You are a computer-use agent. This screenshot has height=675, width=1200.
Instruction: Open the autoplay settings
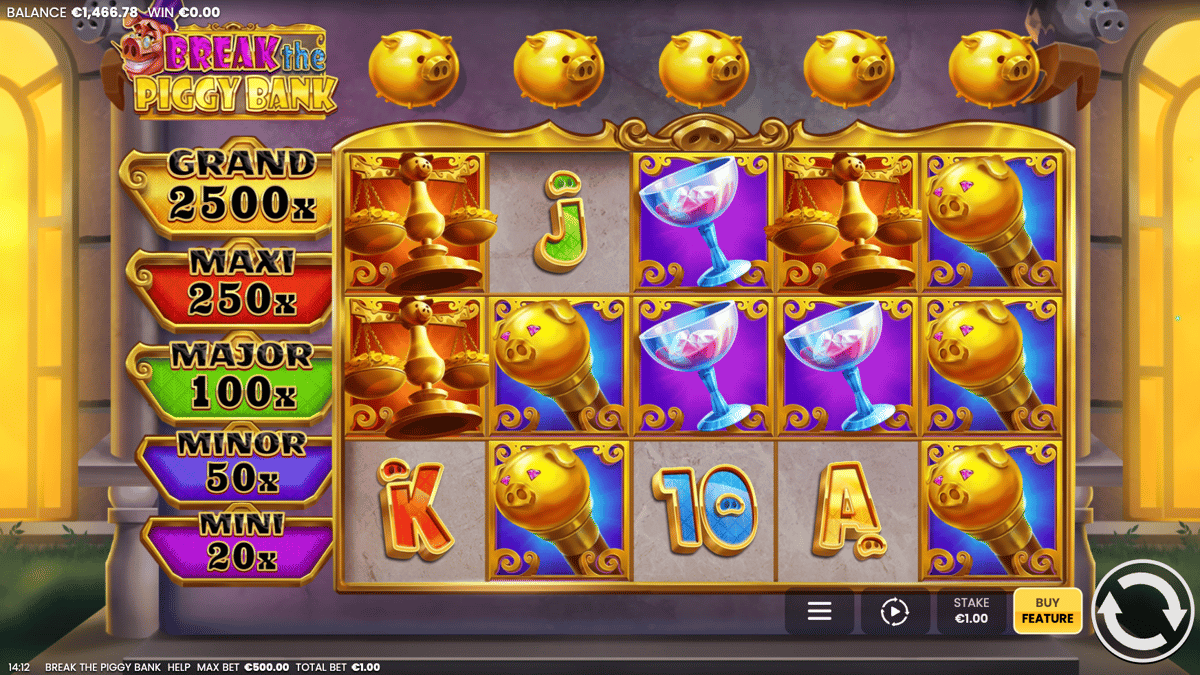(894, 612)
